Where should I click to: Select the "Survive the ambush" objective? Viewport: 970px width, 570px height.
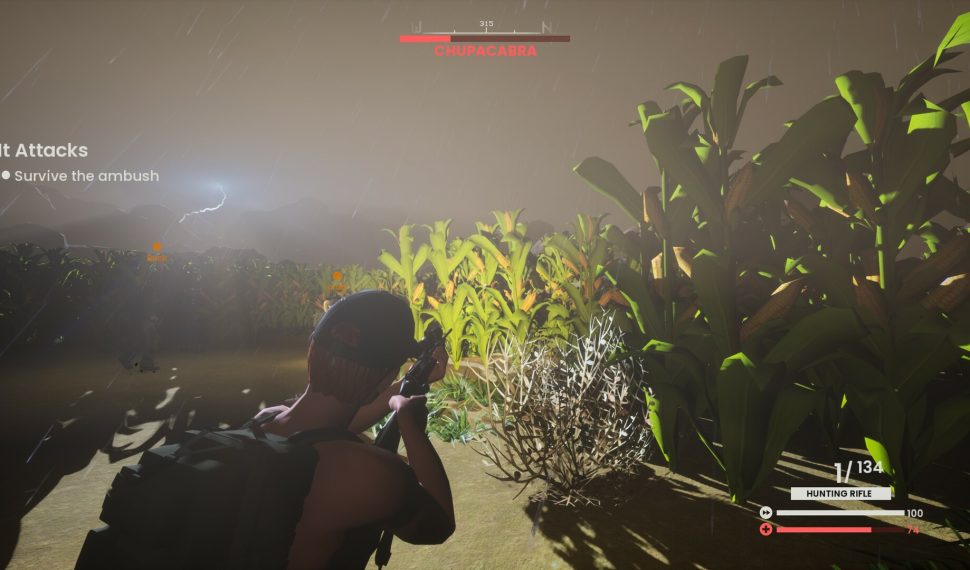(86, 176)
